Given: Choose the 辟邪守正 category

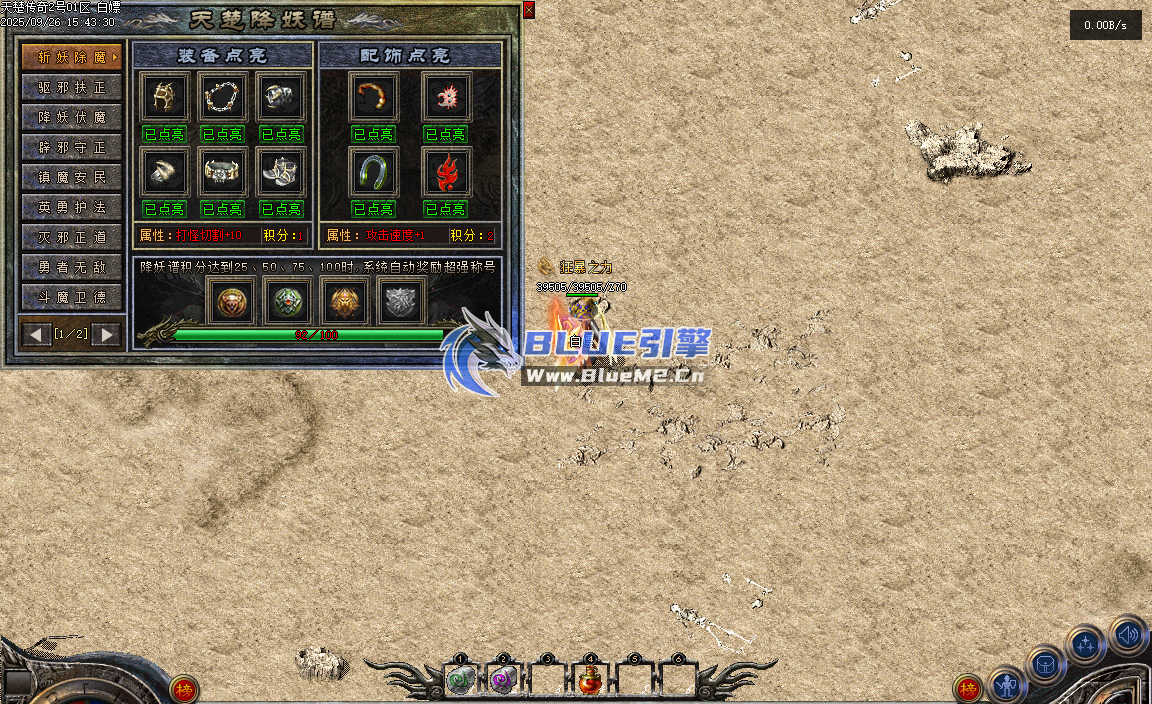Looking at the screenshot, I should click(72, 147).
